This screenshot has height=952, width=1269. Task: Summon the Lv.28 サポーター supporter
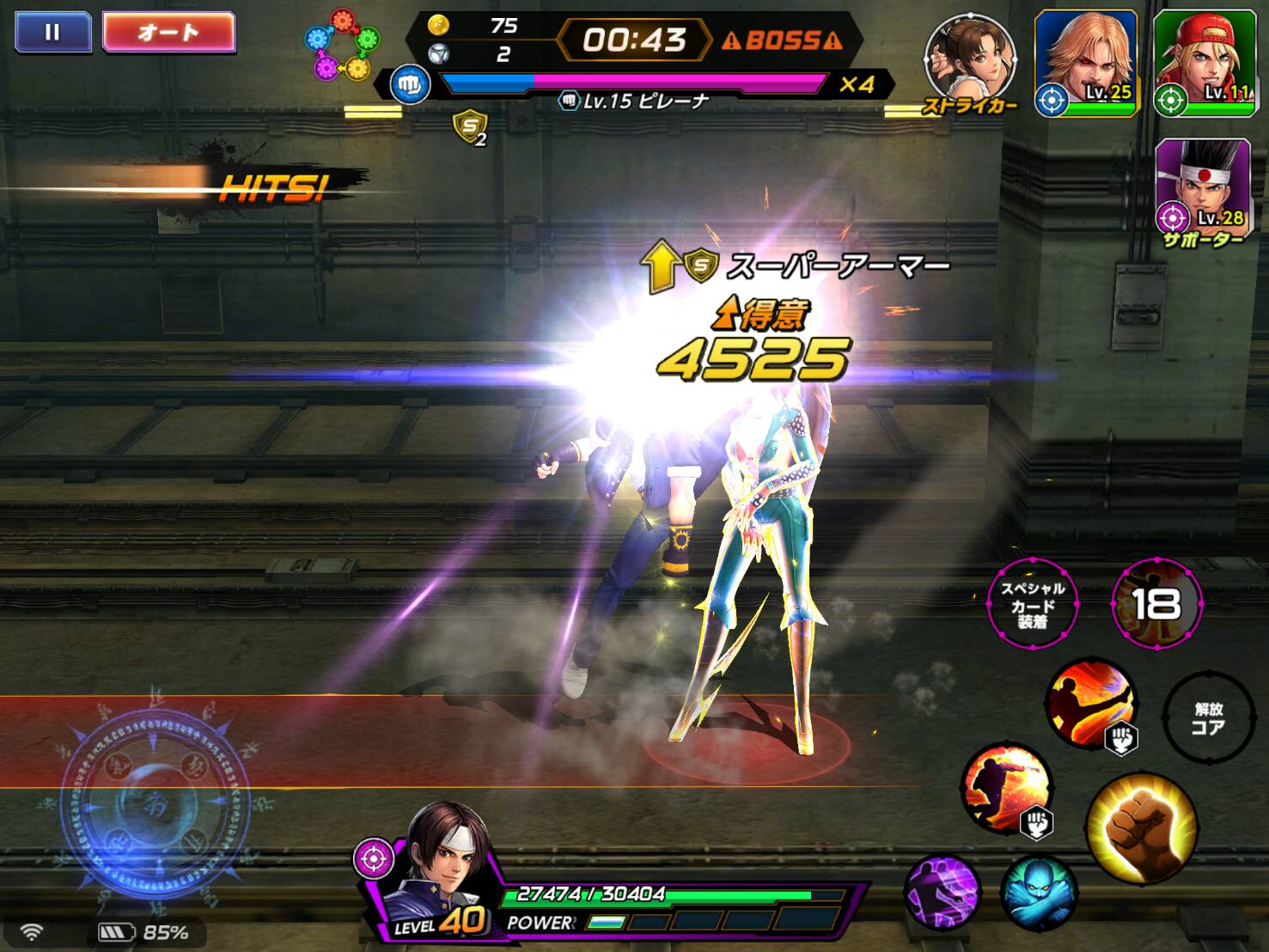(1202, 187)
